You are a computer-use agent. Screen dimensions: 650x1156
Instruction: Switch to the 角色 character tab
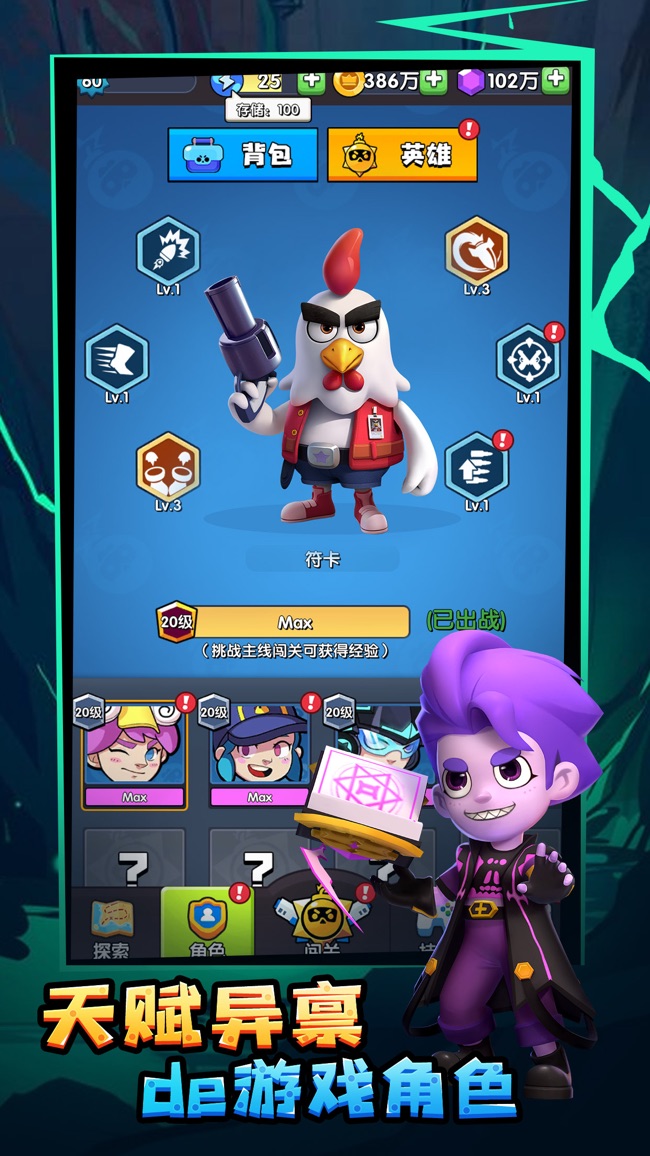[207, 925]
